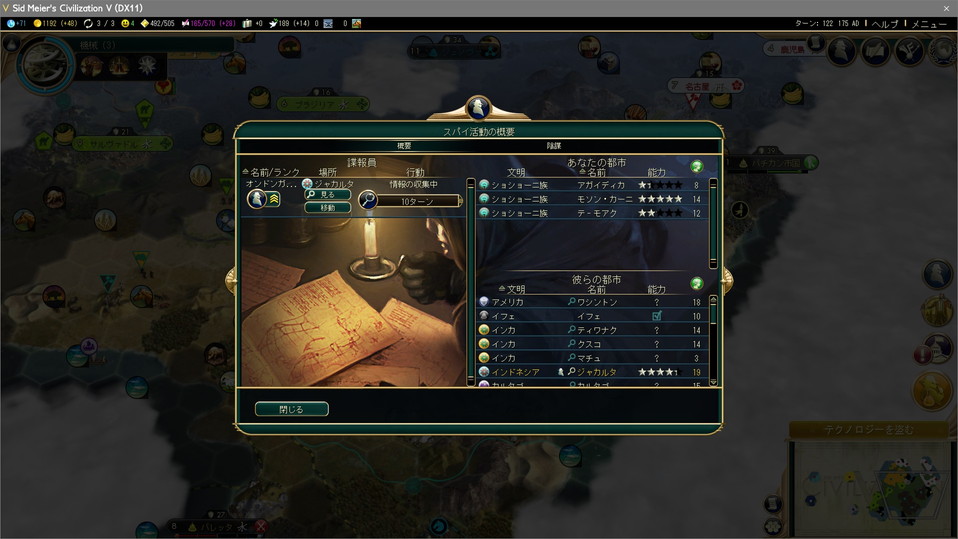The image size is (958, 539).
Task: Click the 見る view button for the spy
Action: (328, 195)
